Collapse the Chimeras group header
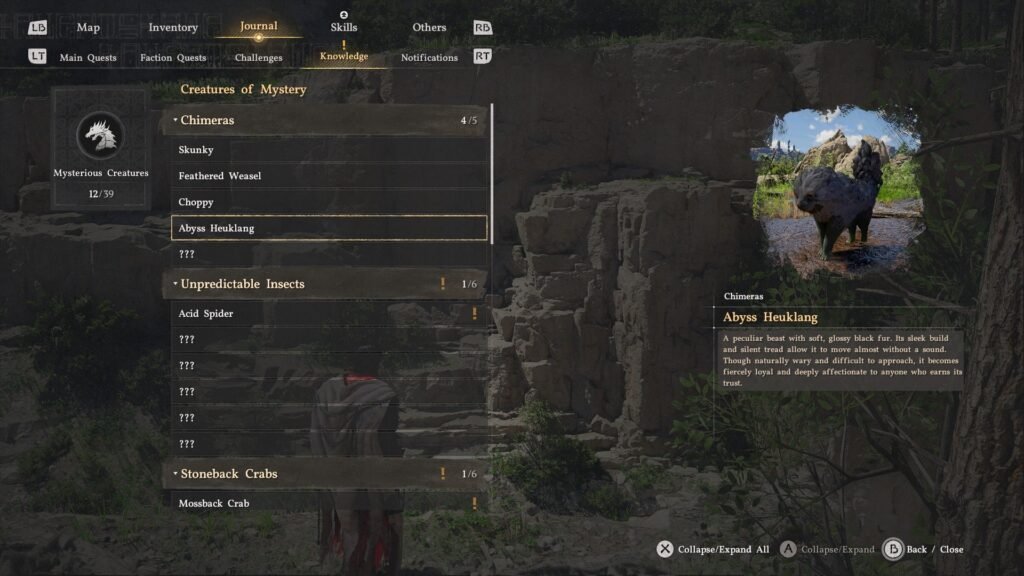The width and height of the screenshot is (1024, 576). [x=326, y=121]
